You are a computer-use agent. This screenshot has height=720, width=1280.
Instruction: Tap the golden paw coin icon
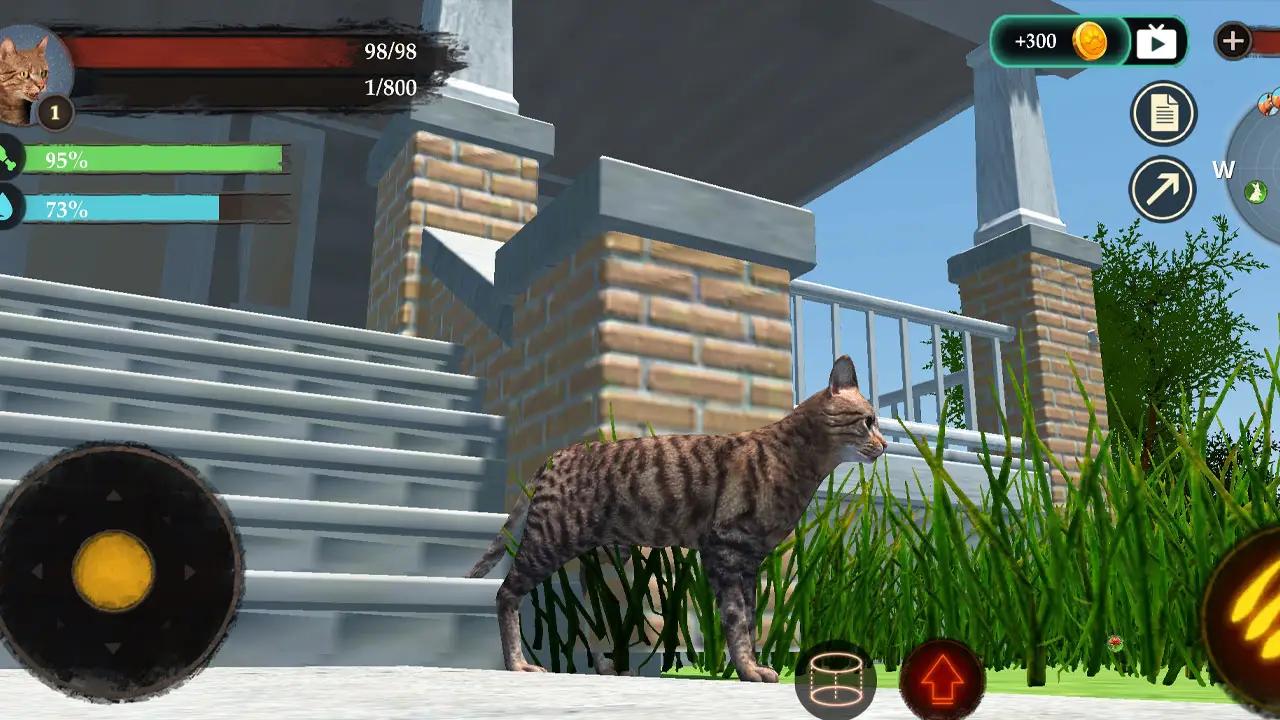tap(1092, 42)
